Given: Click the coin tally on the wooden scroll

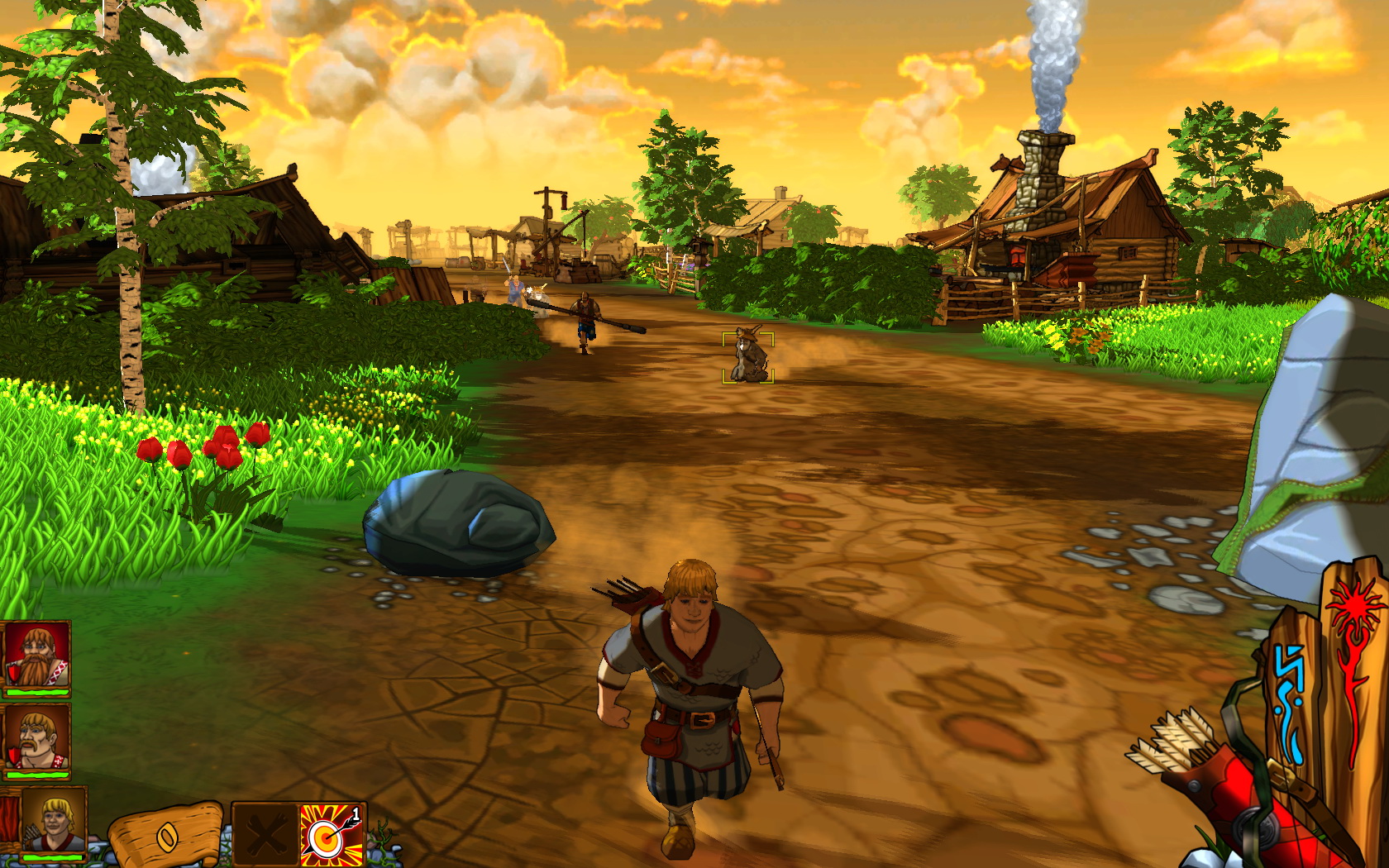Looking at the screenshot, I should [x=167, y=837].
